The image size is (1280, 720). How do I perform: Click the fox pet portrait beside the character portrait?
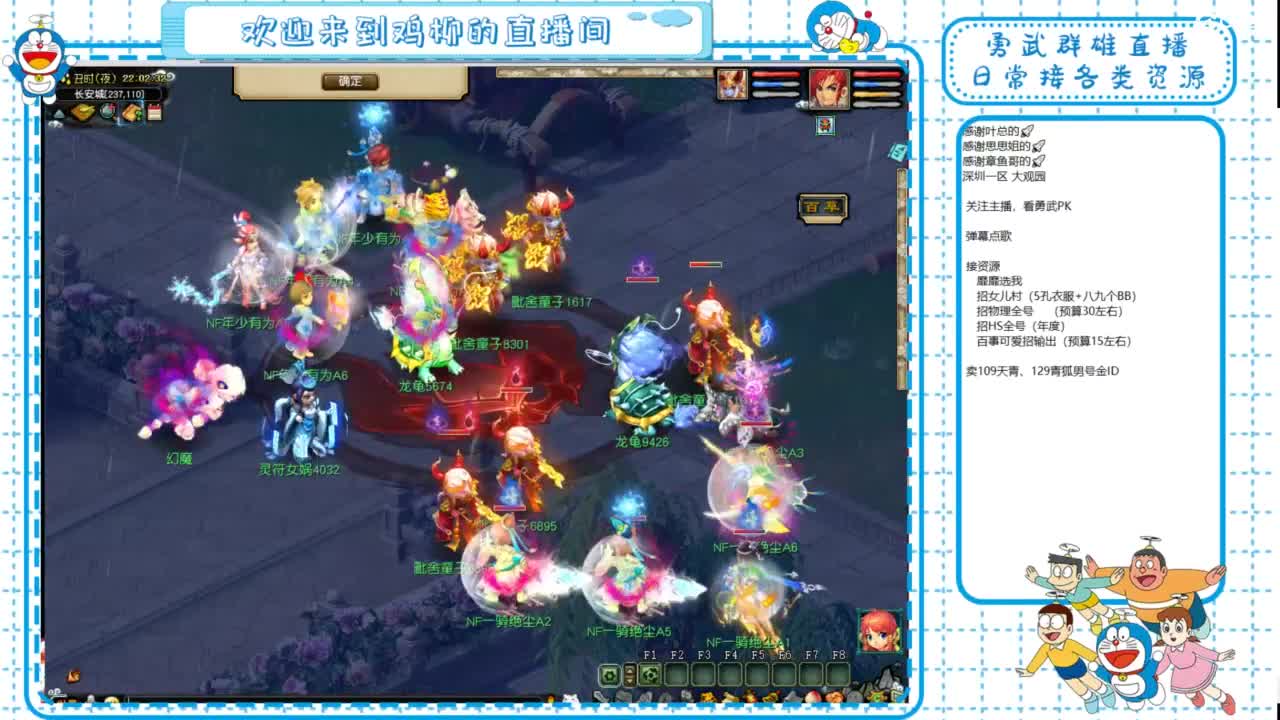[x=731, y=83]
